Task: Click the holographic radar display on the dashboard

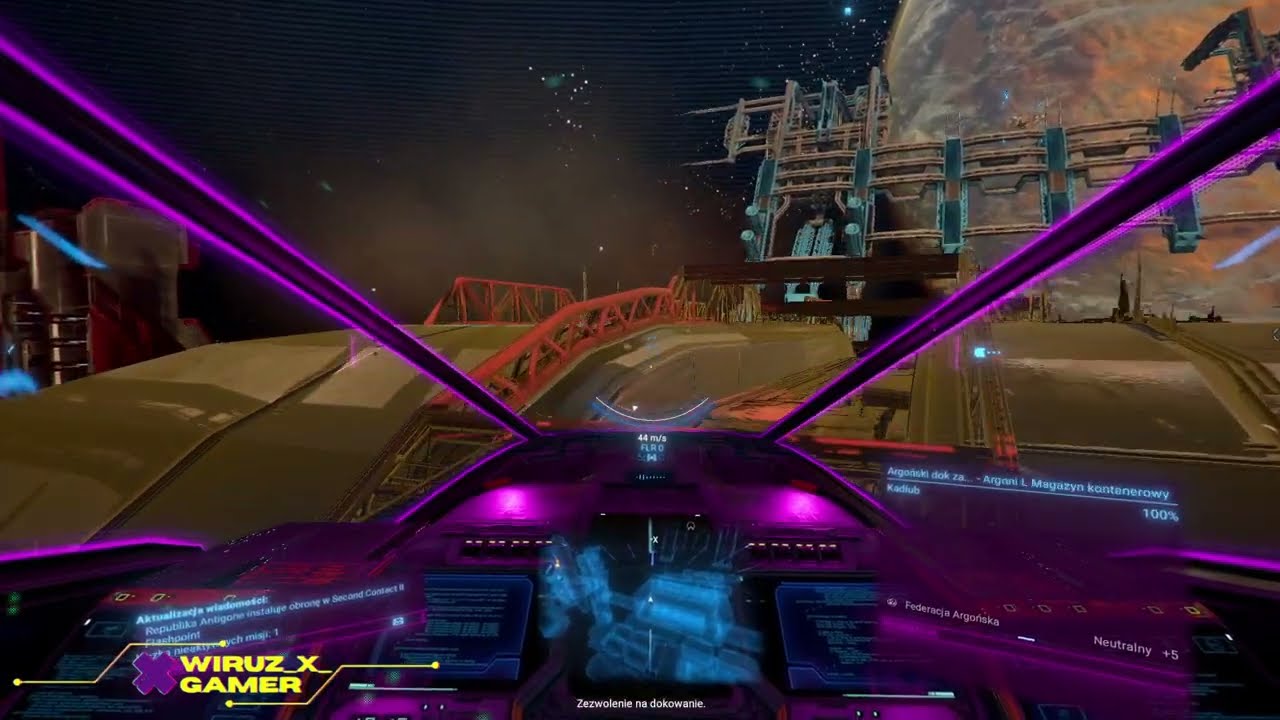Action: point(648,605)
